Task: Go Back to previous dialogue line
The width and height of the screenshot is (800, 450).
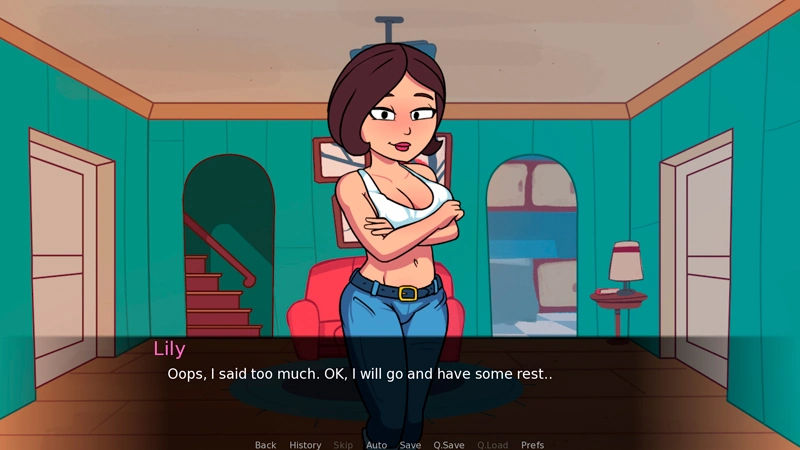Action: click(x=265, y=444)
